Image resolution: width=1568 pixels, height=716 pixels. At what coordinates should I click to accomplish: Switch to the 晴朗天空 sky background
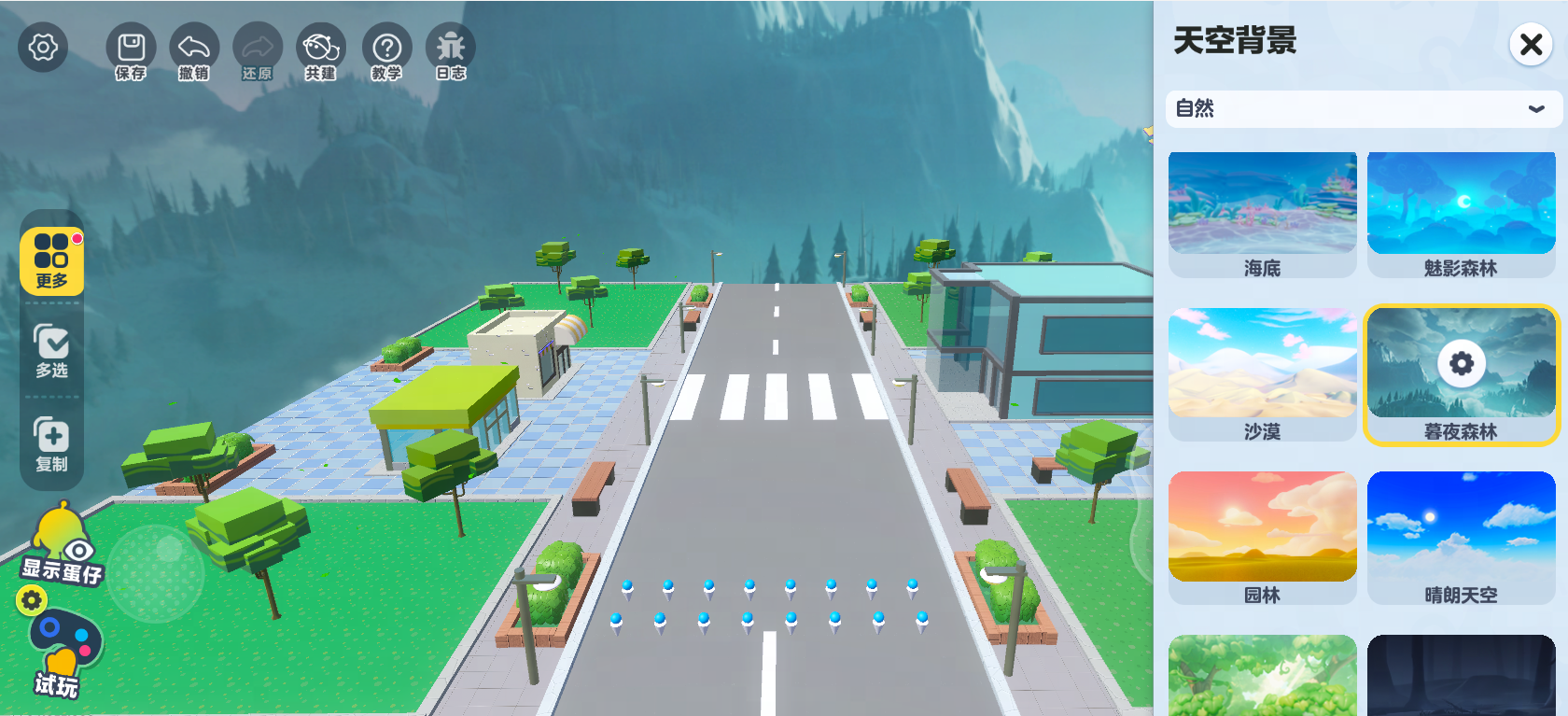click(x=1461, y=537)
